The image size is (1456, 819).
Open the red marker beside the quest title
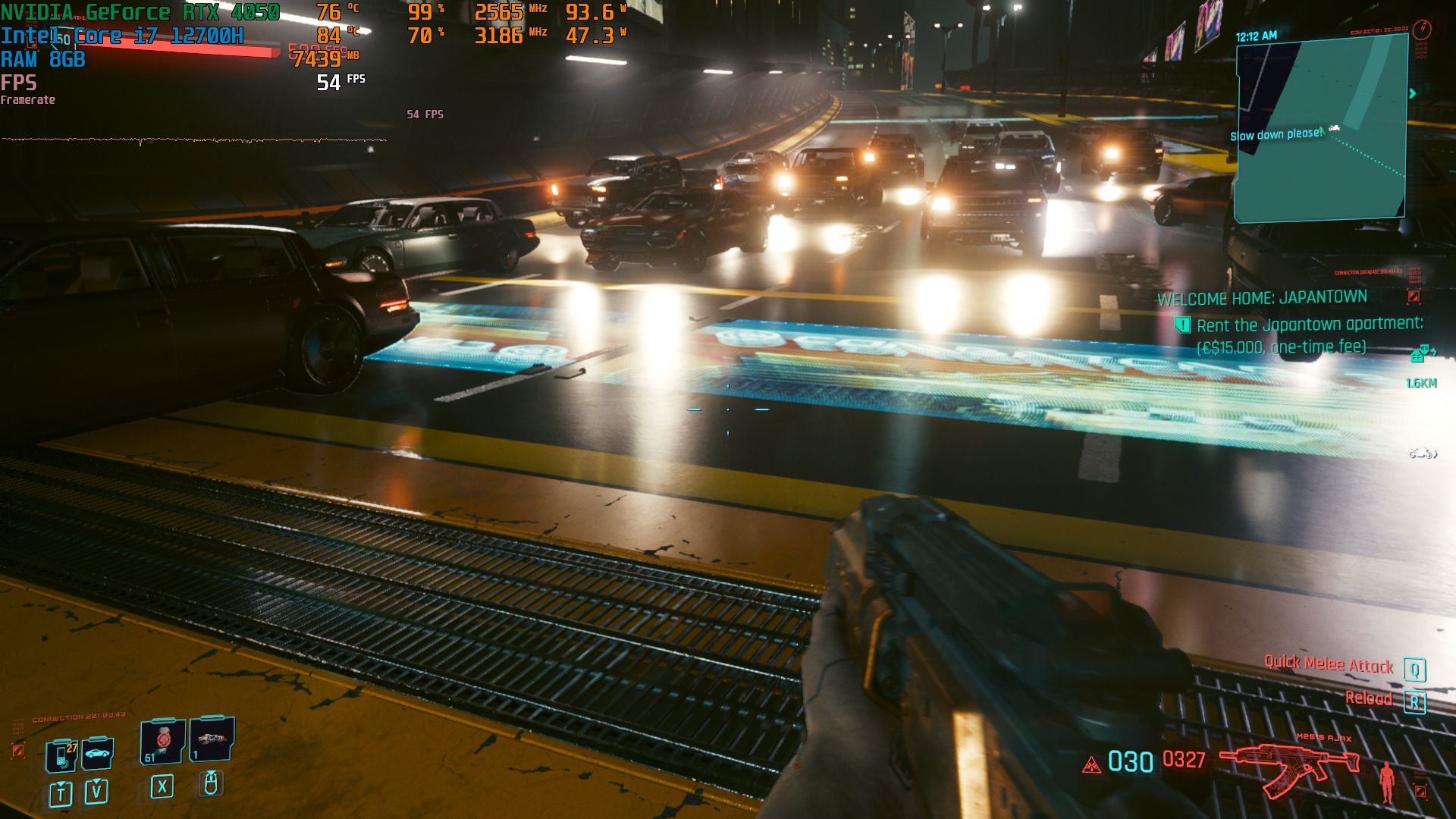tap(1413, 297)
